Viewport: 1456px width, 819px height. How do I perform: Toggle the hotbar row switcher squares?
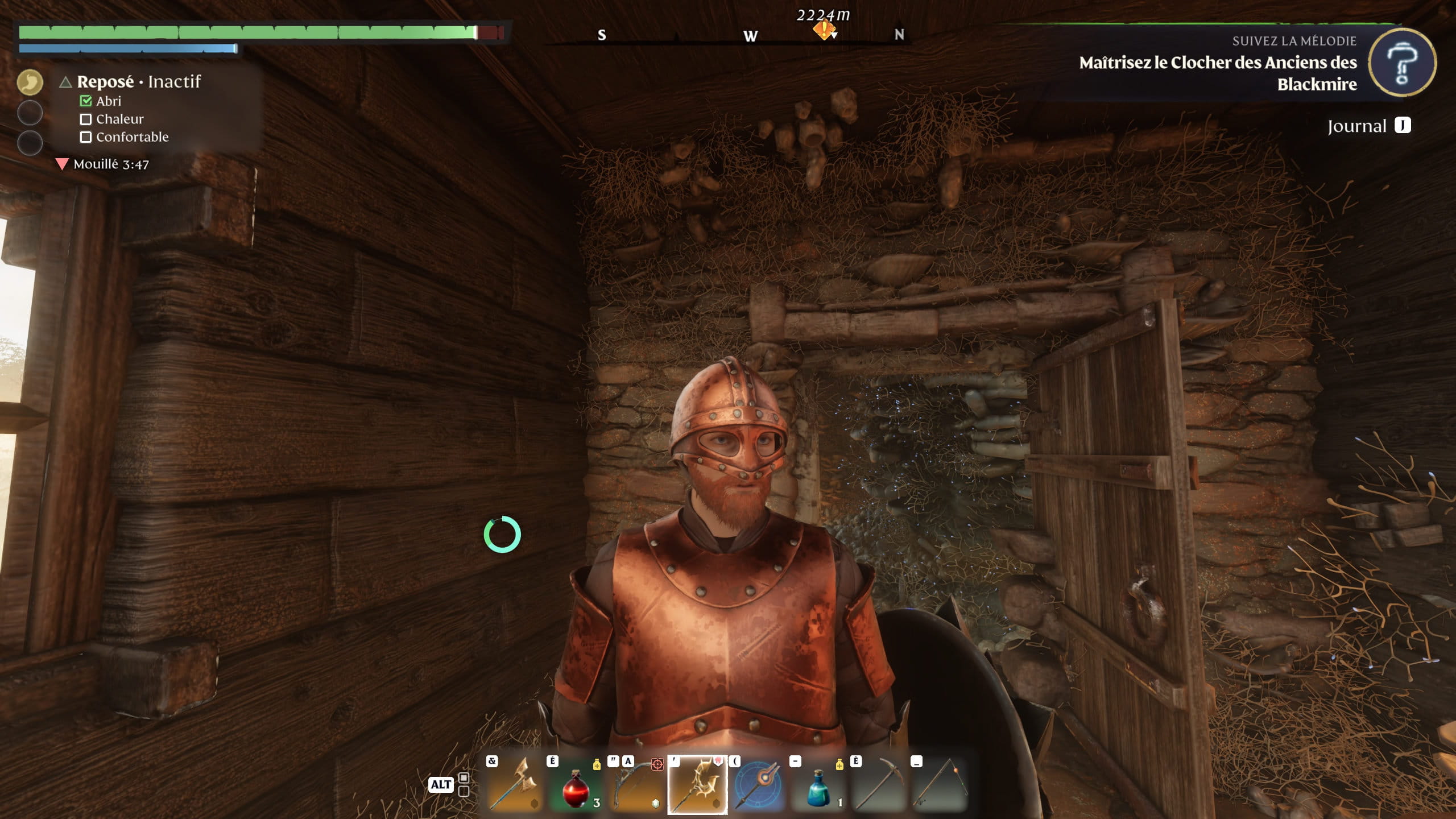[x=464, y=784]
